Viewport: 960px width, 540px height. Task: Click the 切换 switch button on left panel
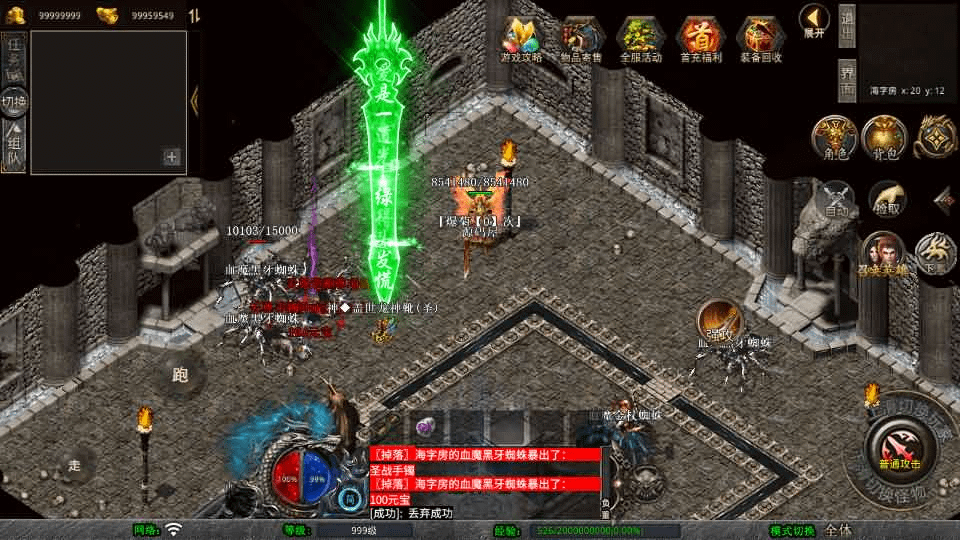14,102
